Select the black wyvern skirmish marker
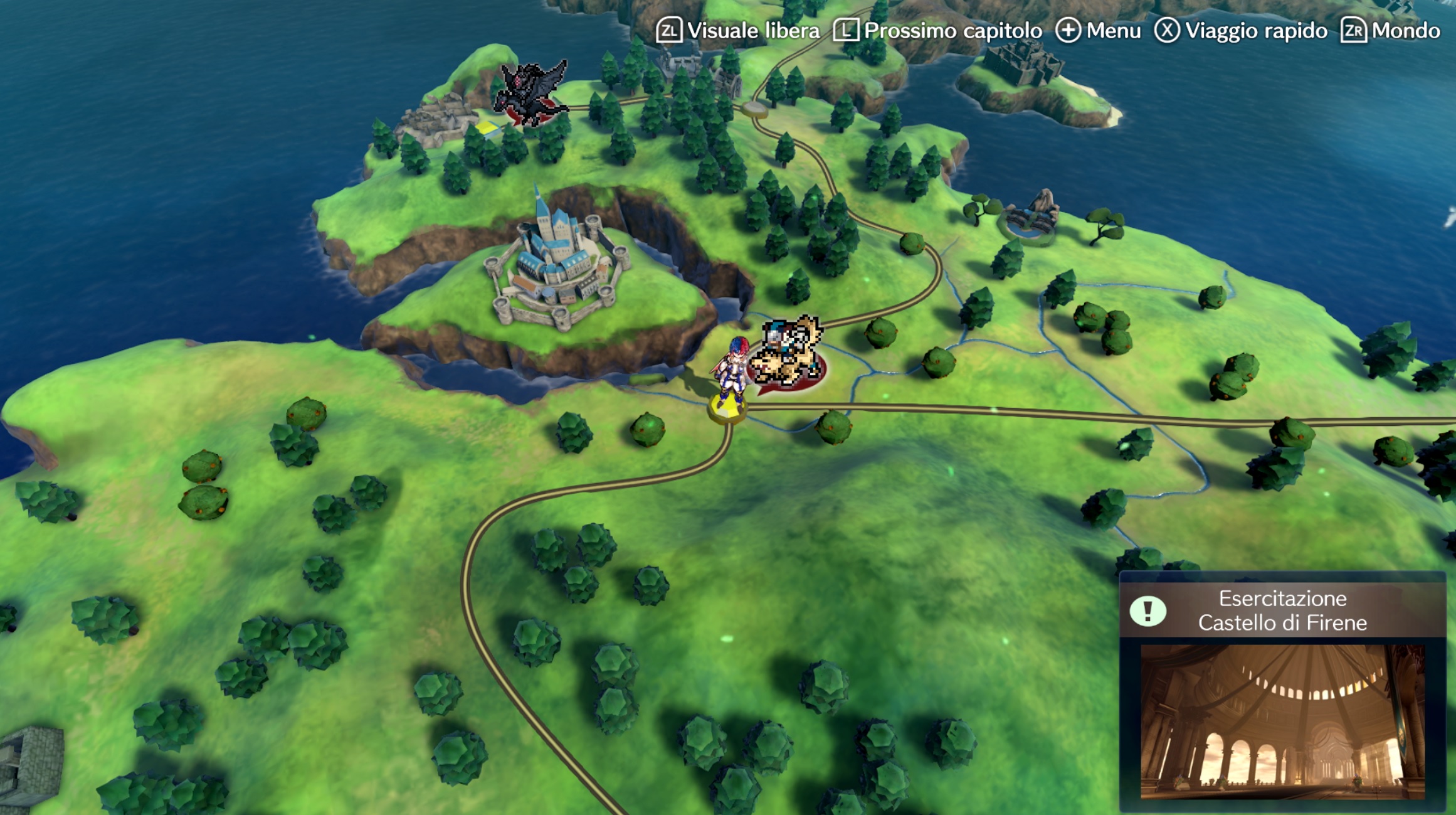 pyautogui.click(x=530, y=93)
